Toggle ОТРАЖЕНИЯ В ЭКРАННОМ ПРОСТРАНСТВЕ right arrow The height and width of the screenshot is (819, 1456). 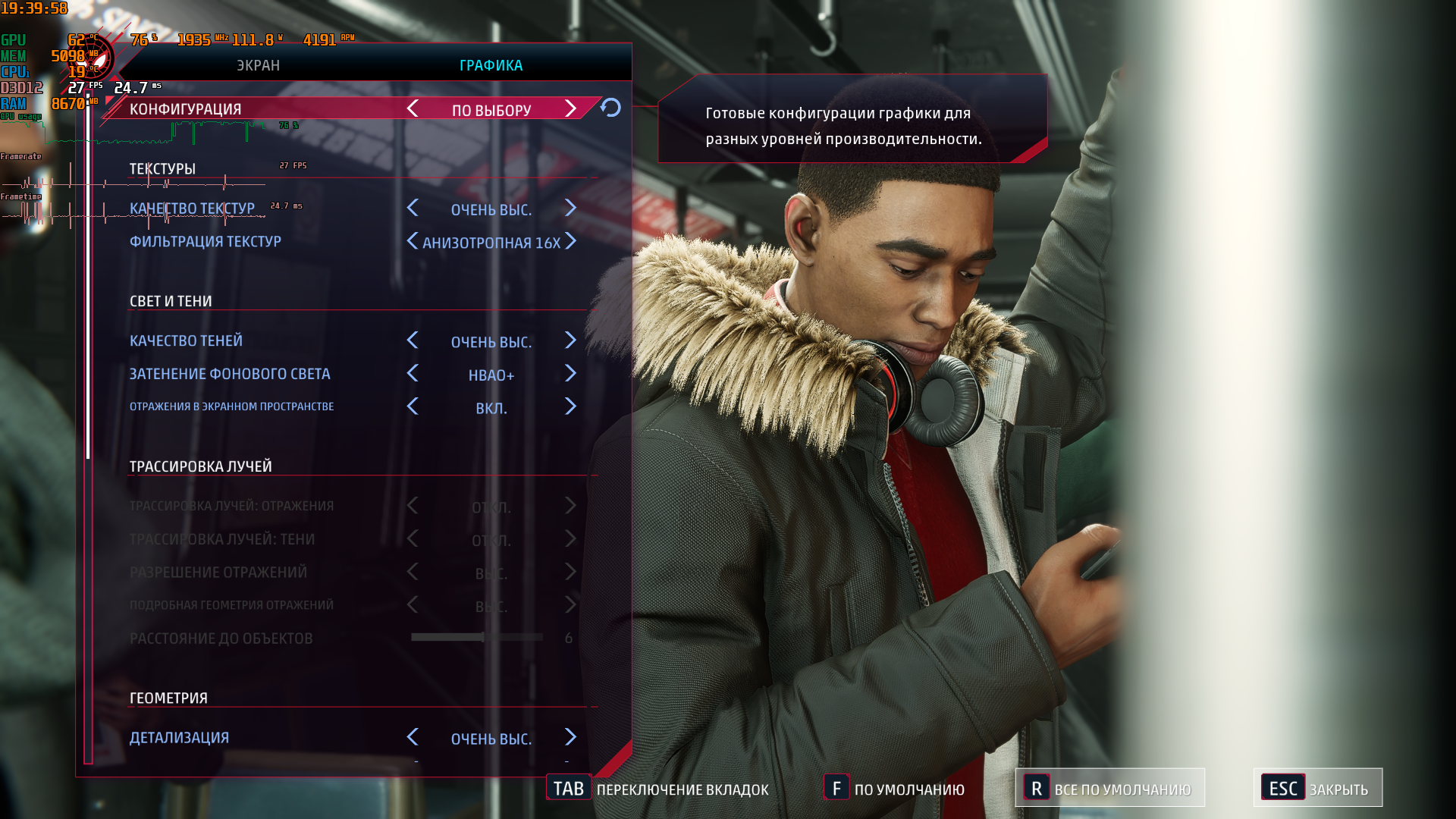coord(571,407)
